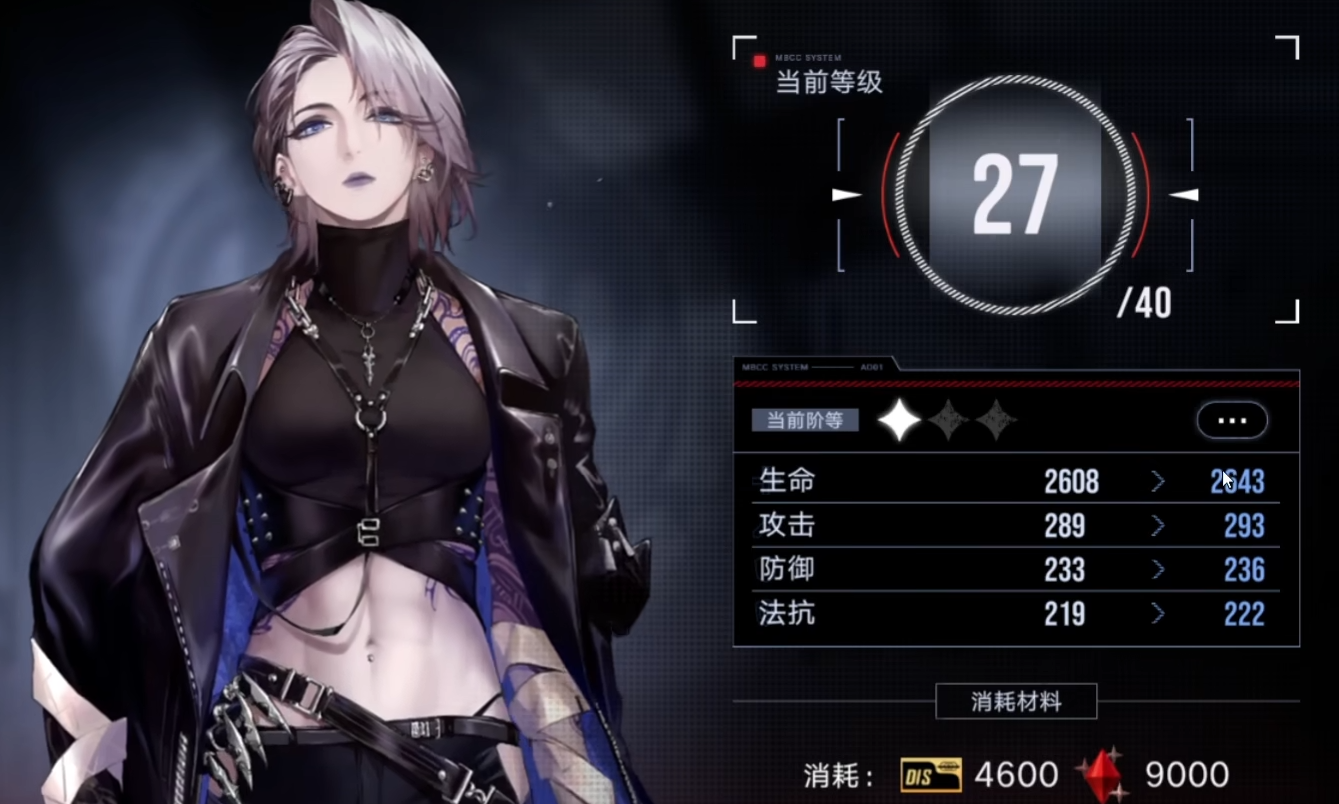Click the blue arrow beside 攻击 stat
1339x804 pixels.
coord(1160,526)
